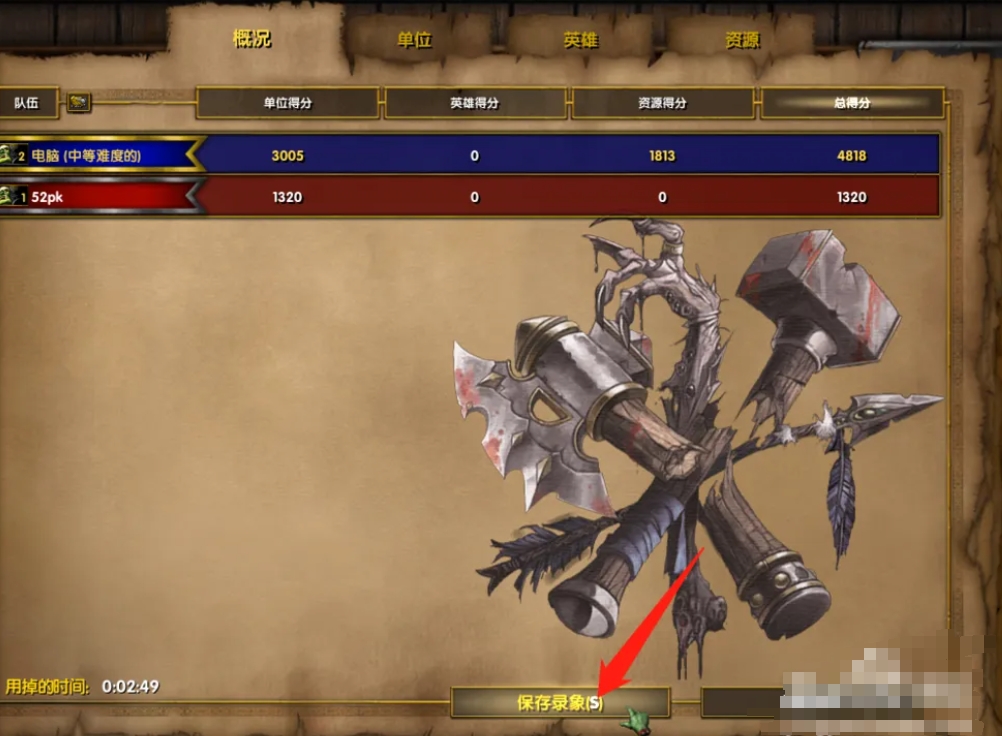
Task: Click the 英雄得分 column header
Action: point(474,103)
